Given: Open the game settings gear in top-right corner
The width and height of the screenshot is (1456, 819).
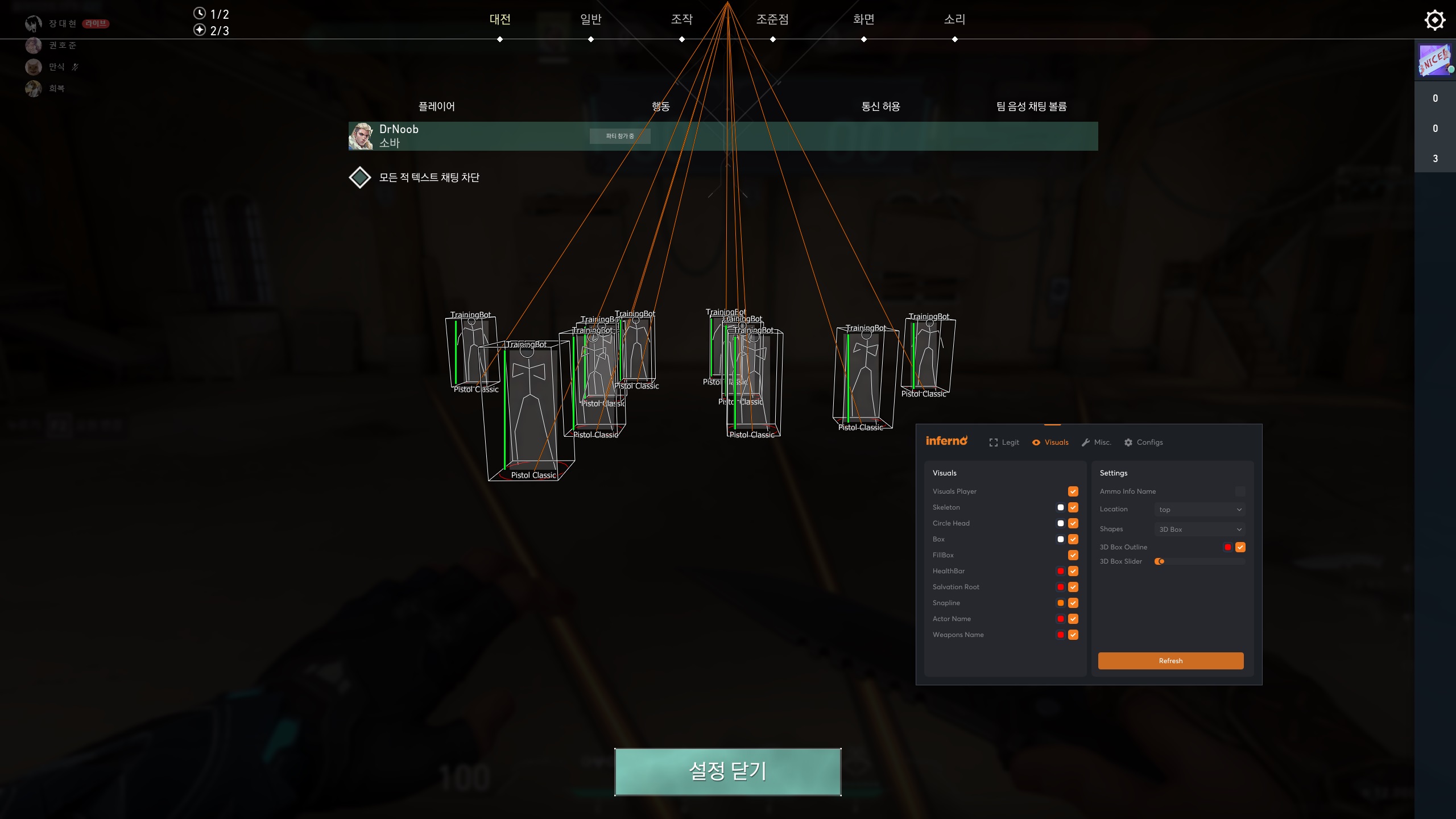Looking at the screenshot, I should tap(1436, 19).
